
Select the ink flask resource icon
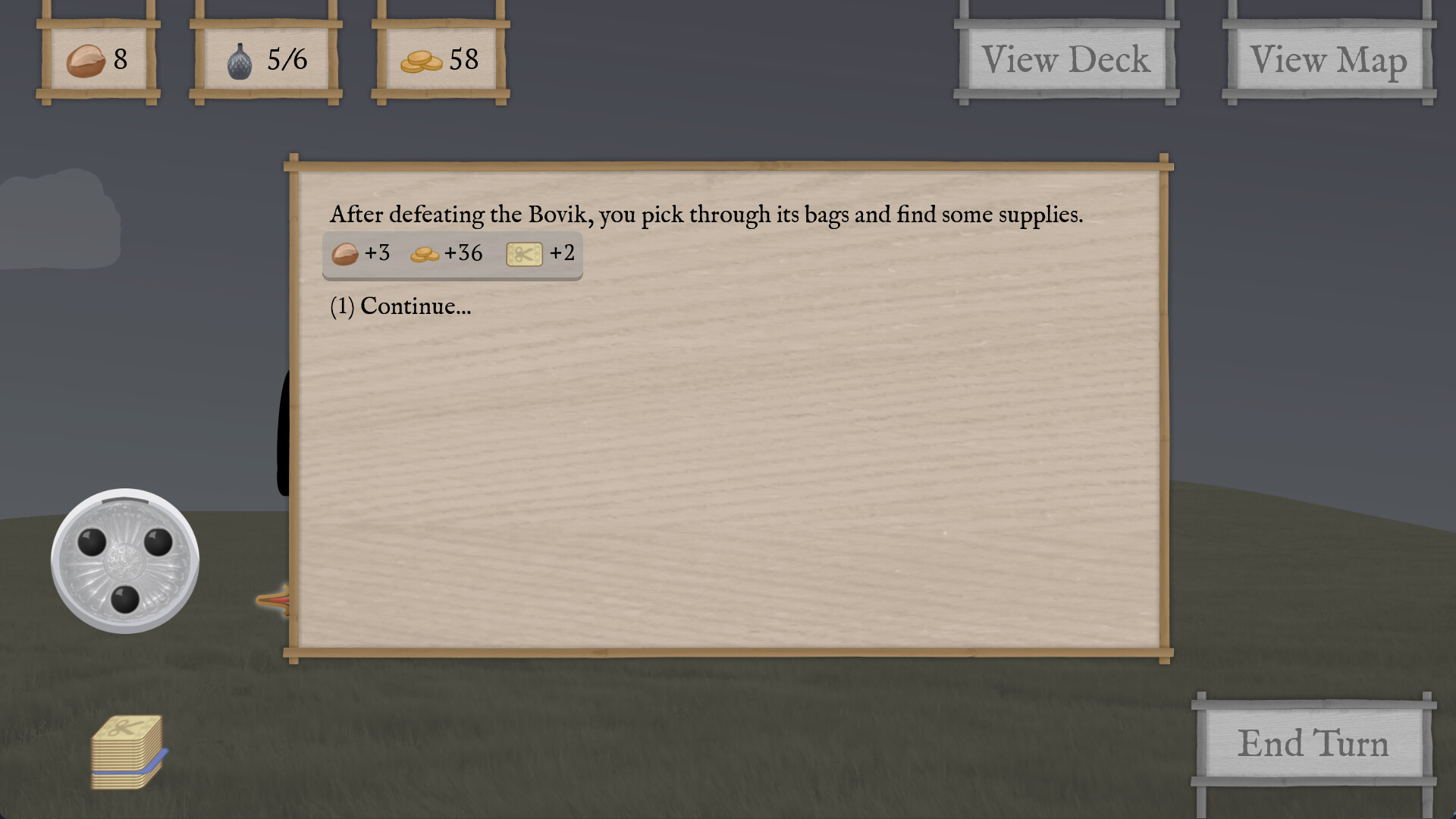pyautogui.click(x=241, y=60)
